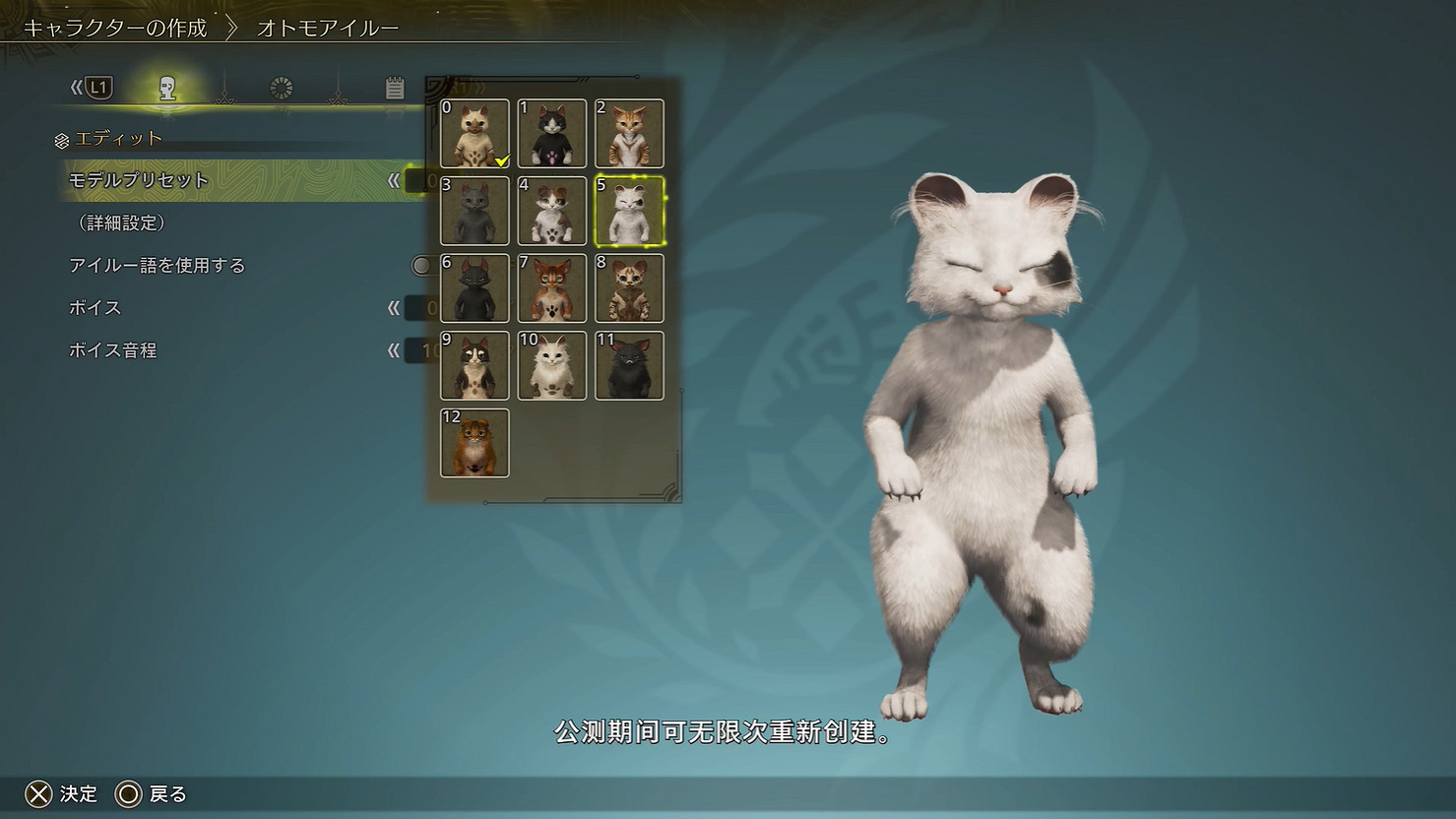Click the エディット section emblem icon
Viewport: 1456px width, 819px height.
pos(61,138)
